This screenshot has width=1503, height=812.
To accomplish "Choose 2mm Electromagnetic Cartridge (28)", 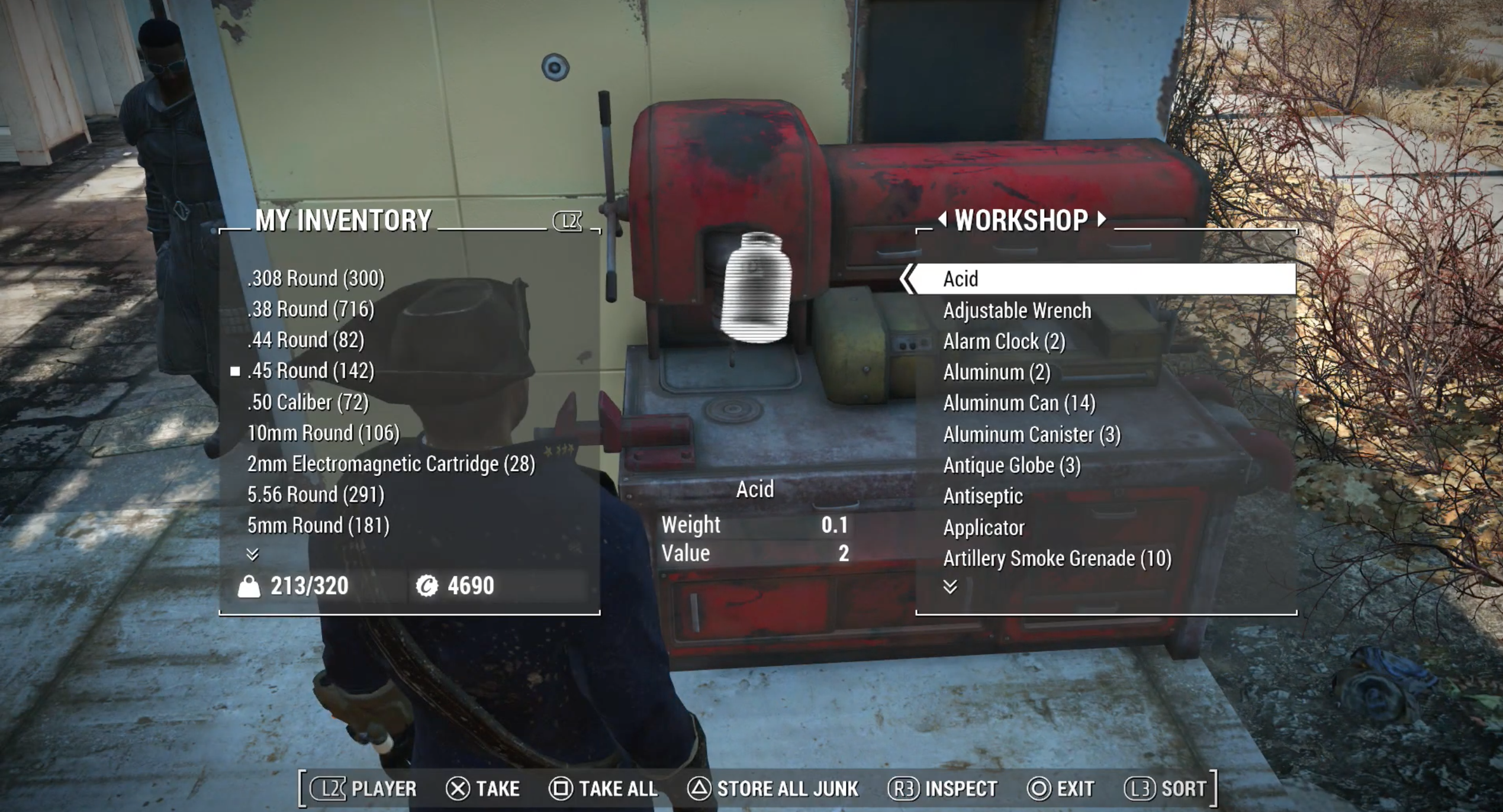I will click(391, 463).
